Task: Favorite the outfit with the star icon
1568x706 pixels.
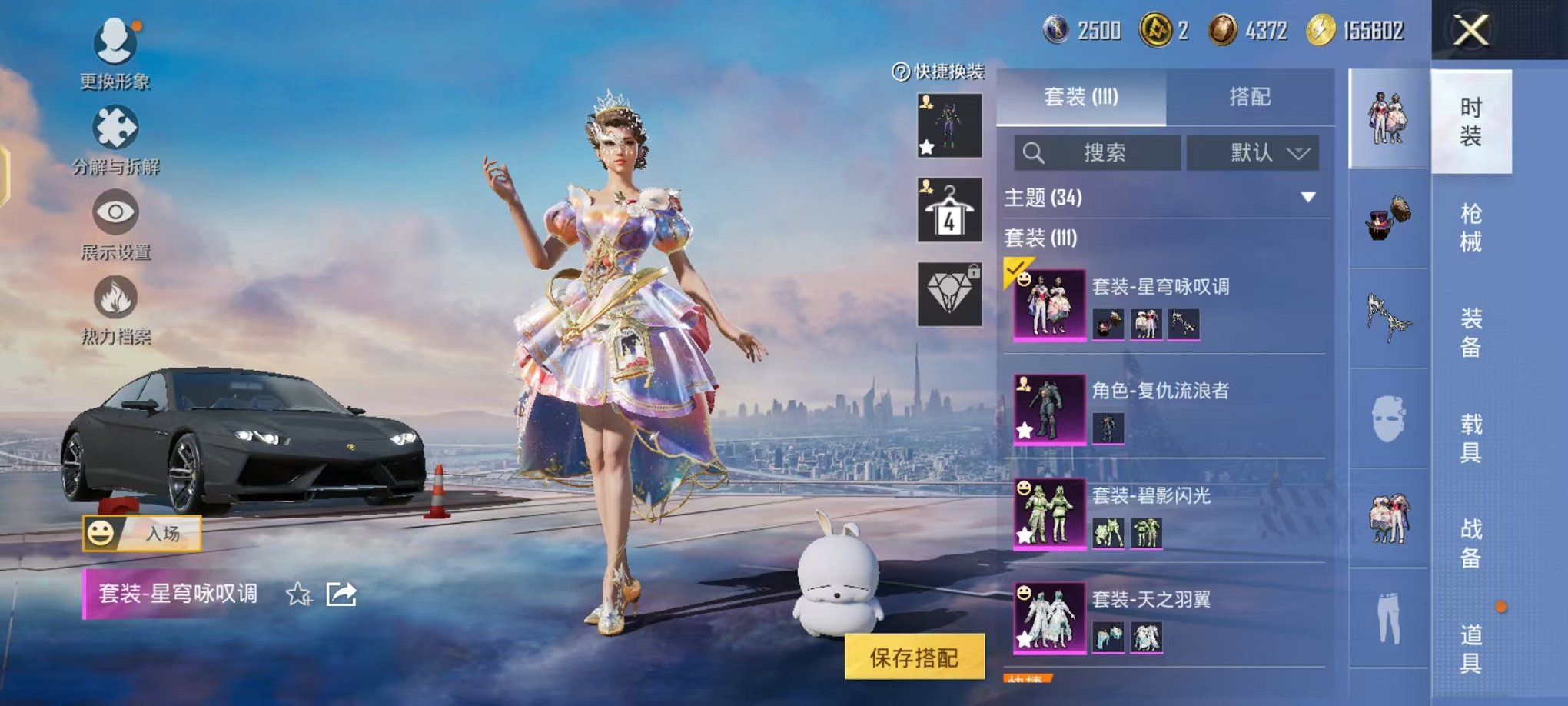Action: 298,594
